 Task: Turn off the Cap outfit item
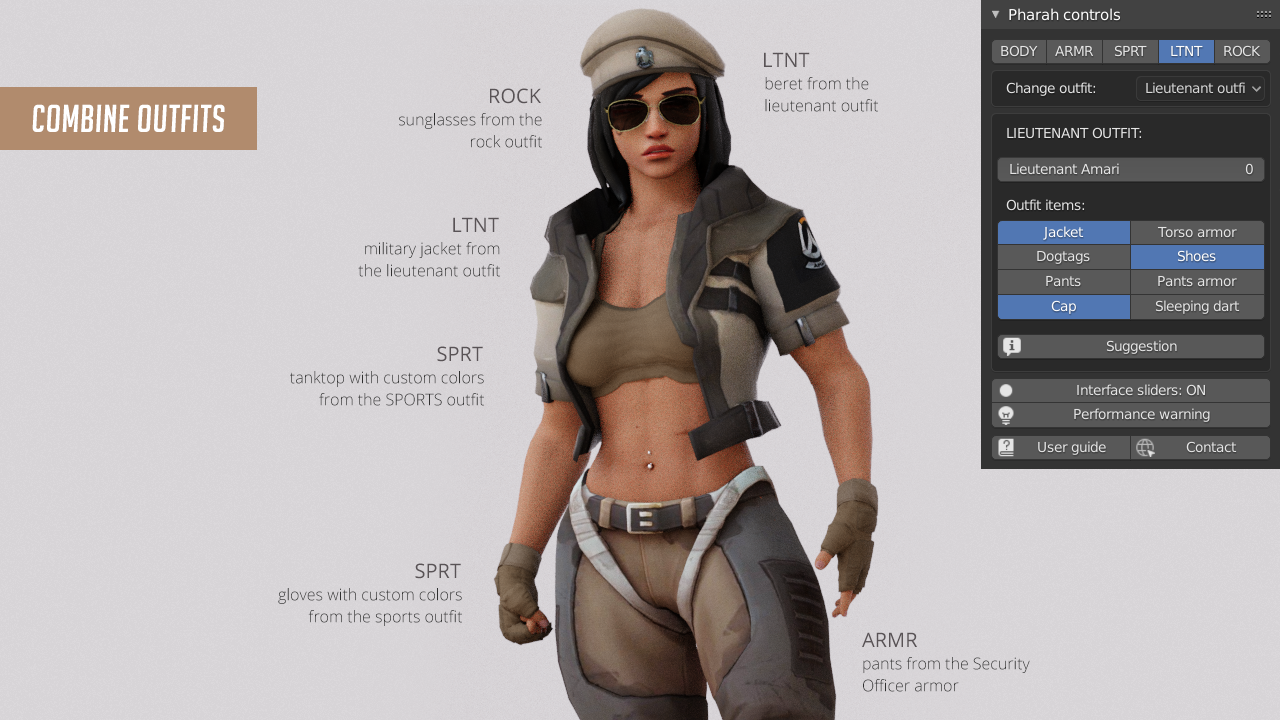click(1063, 306)
